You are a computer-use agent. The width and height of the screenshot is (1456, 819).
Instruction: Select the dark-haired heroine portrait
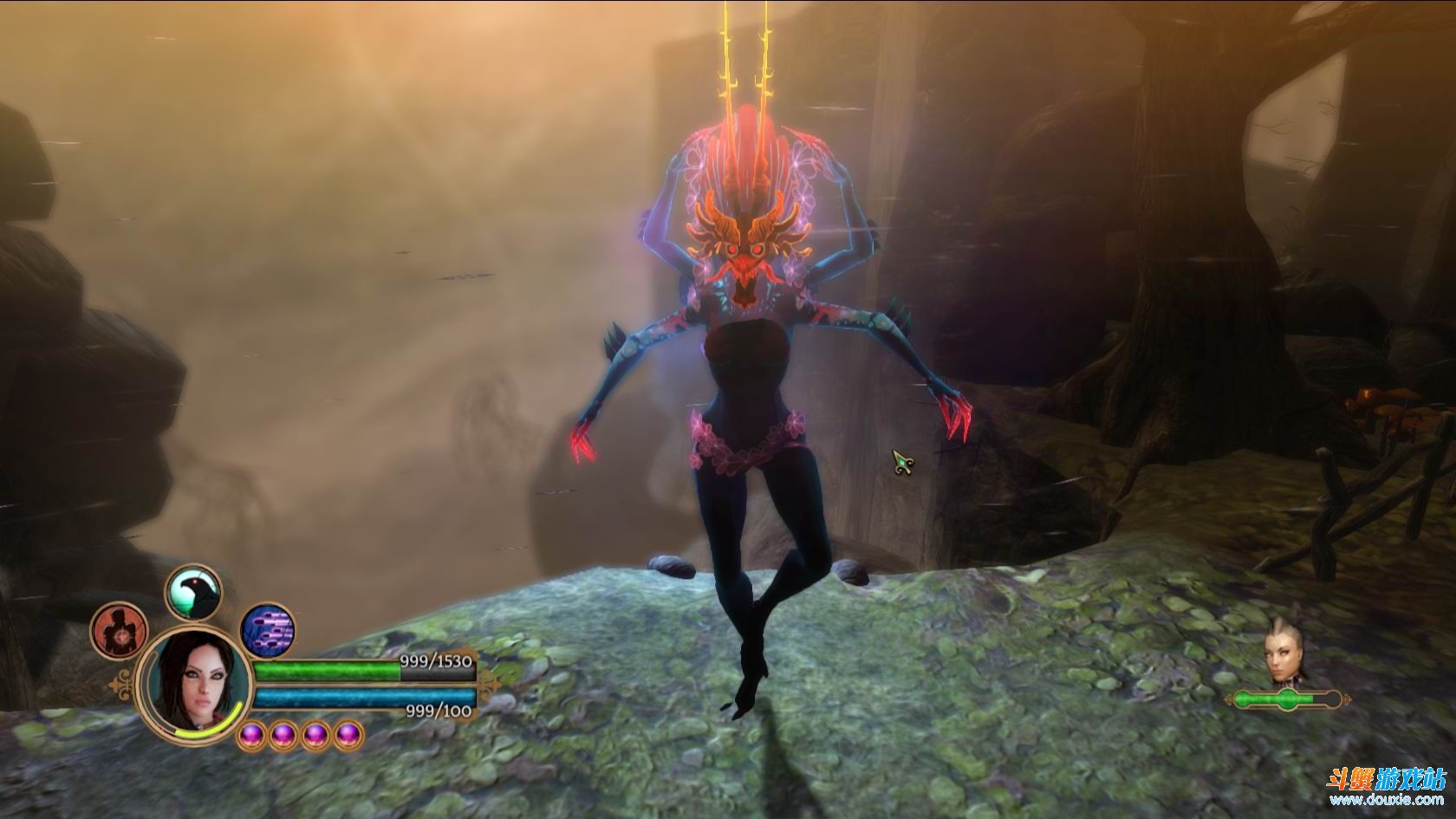194,686
